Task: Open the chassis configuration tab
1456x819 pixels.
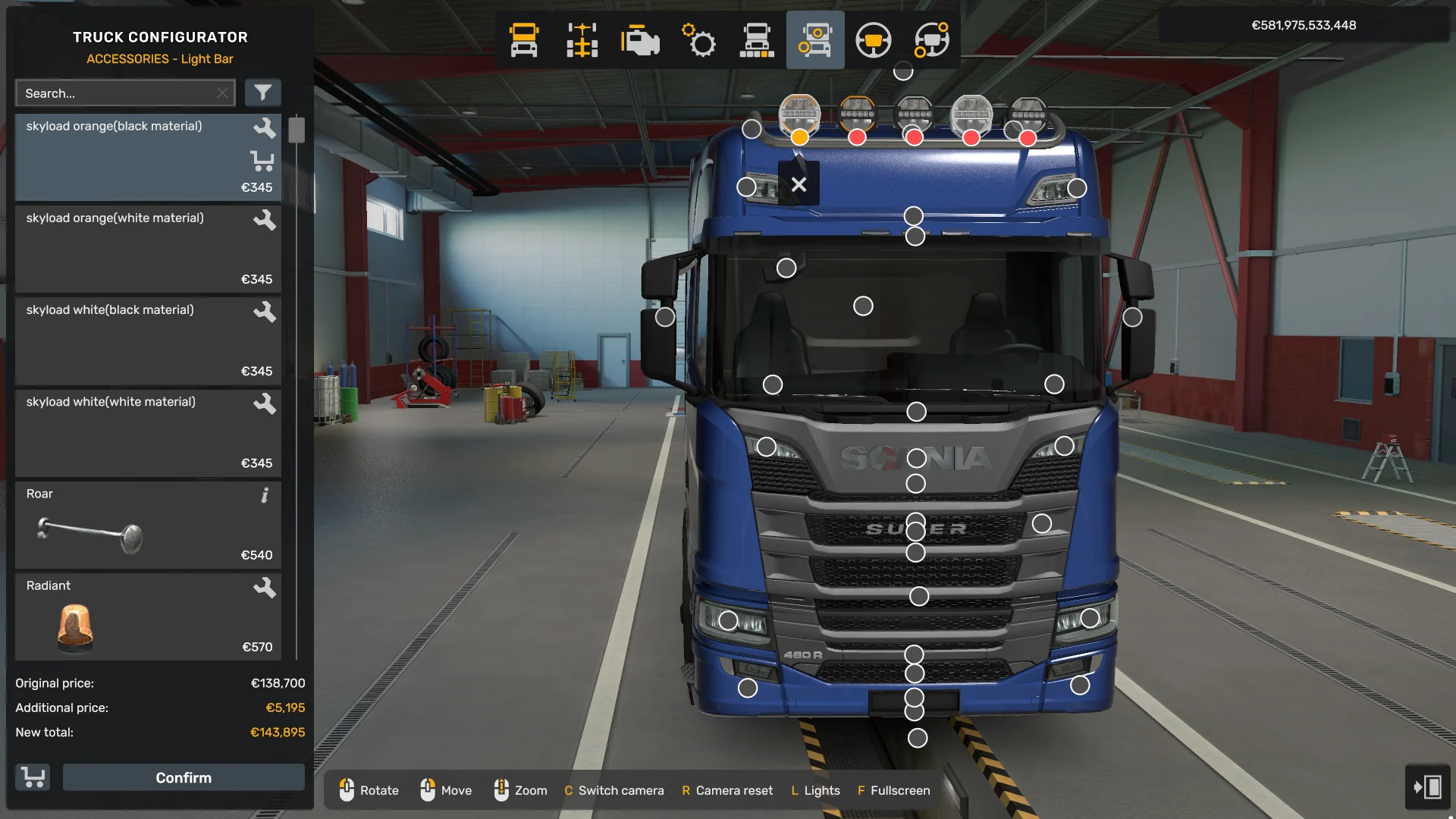Action: 582,40
